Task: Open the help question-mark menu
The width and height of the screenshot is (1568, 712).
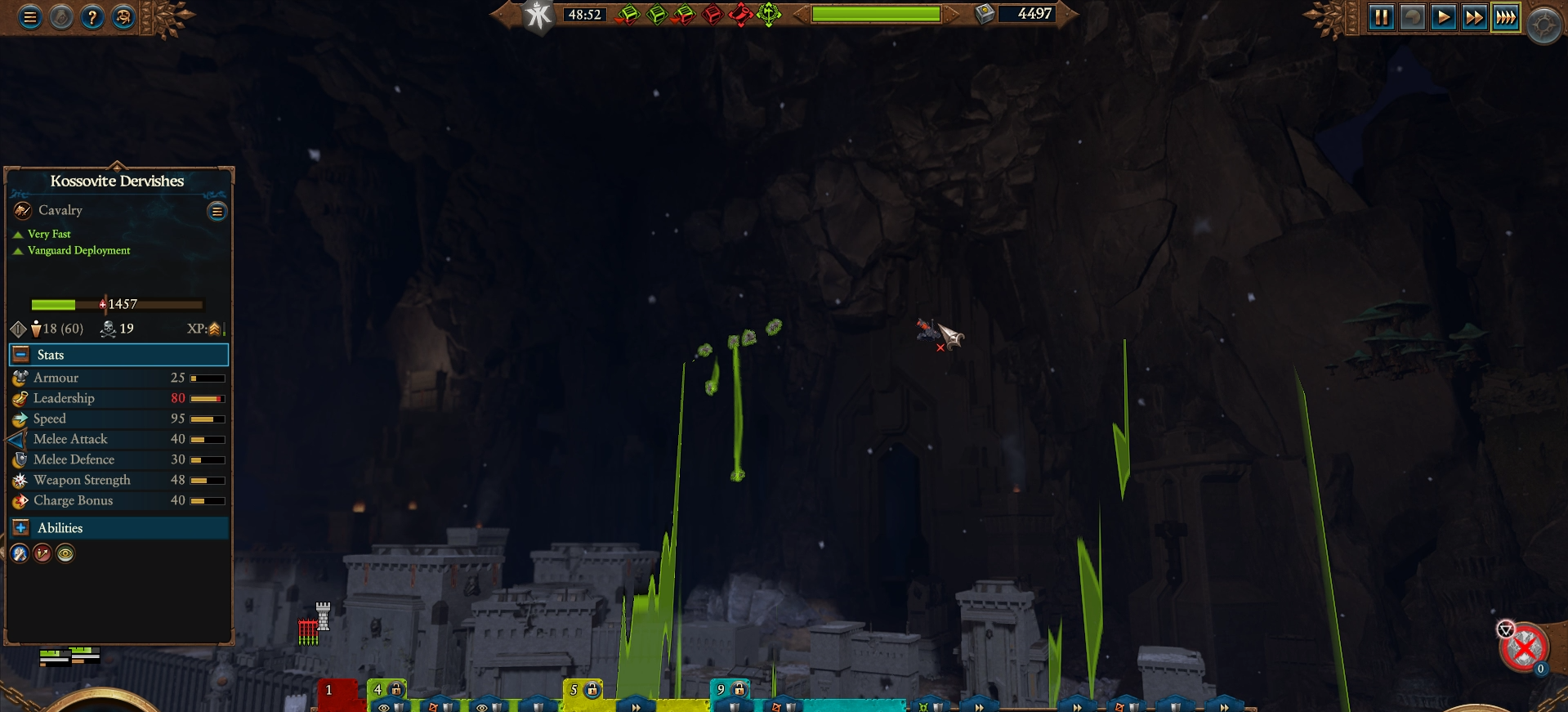Action: tap(92, 16)
